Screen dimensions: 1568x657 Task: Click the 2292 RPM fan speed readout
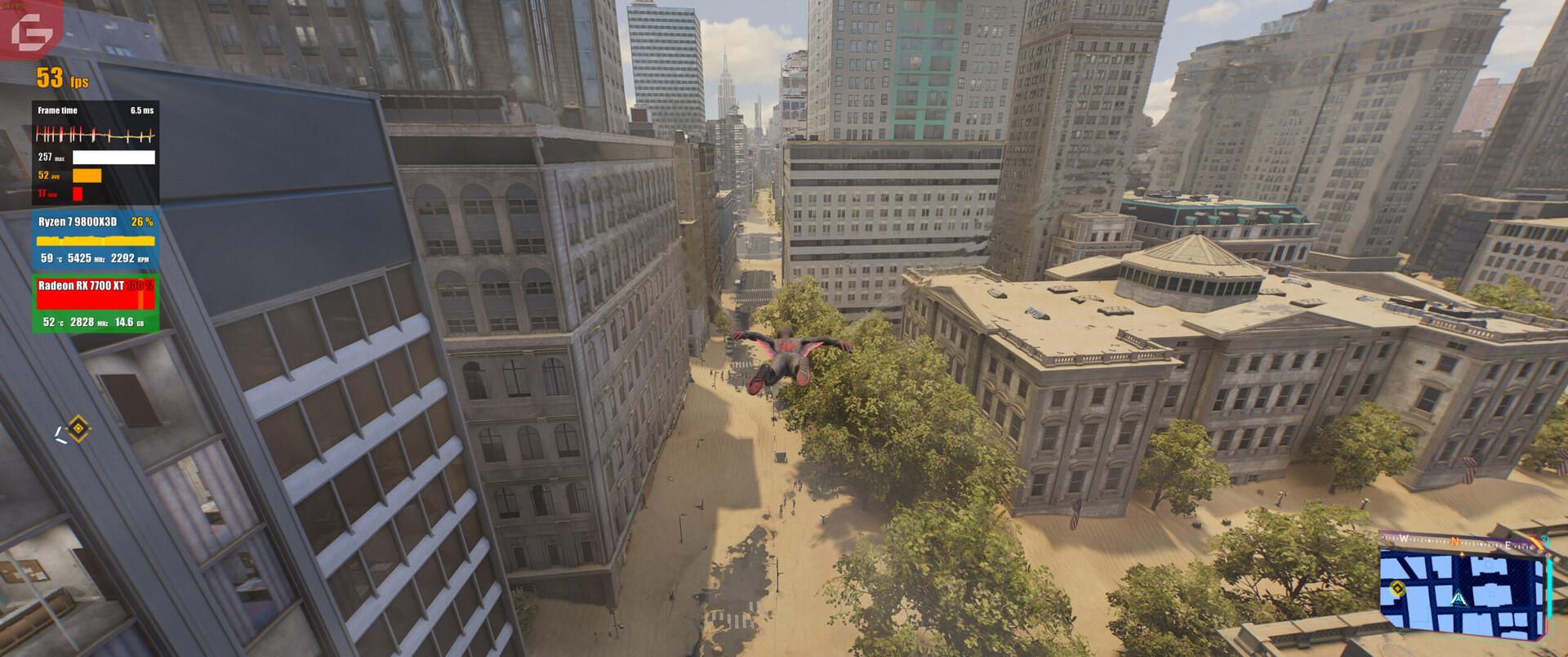coord(128,258)
